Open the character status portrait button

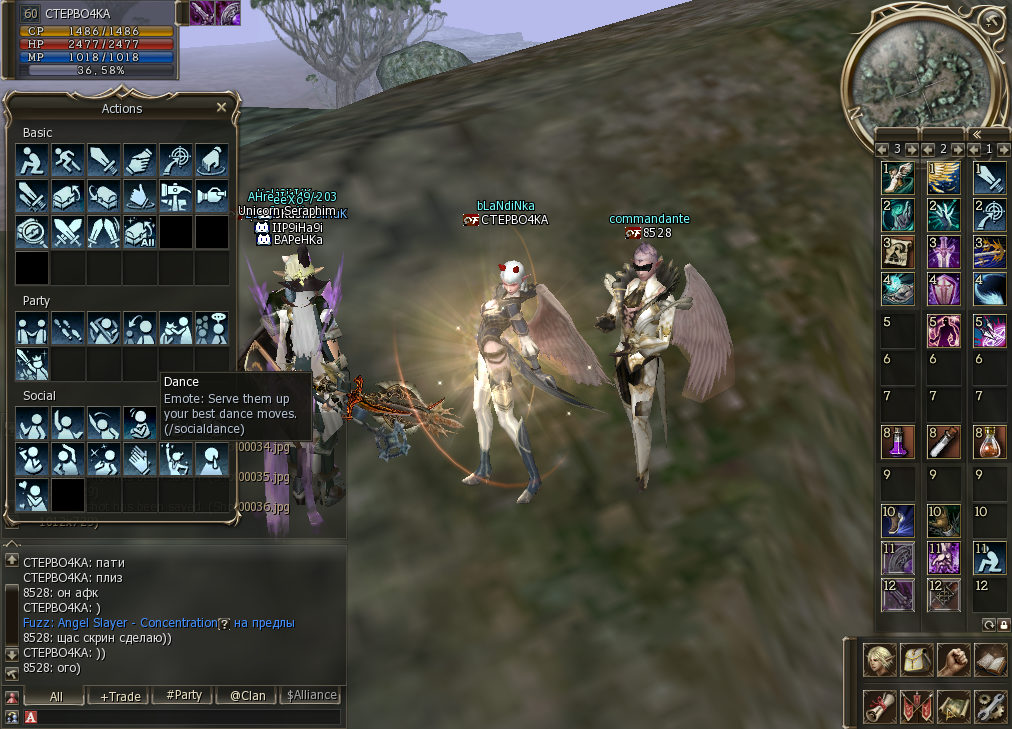coord(879,660)
